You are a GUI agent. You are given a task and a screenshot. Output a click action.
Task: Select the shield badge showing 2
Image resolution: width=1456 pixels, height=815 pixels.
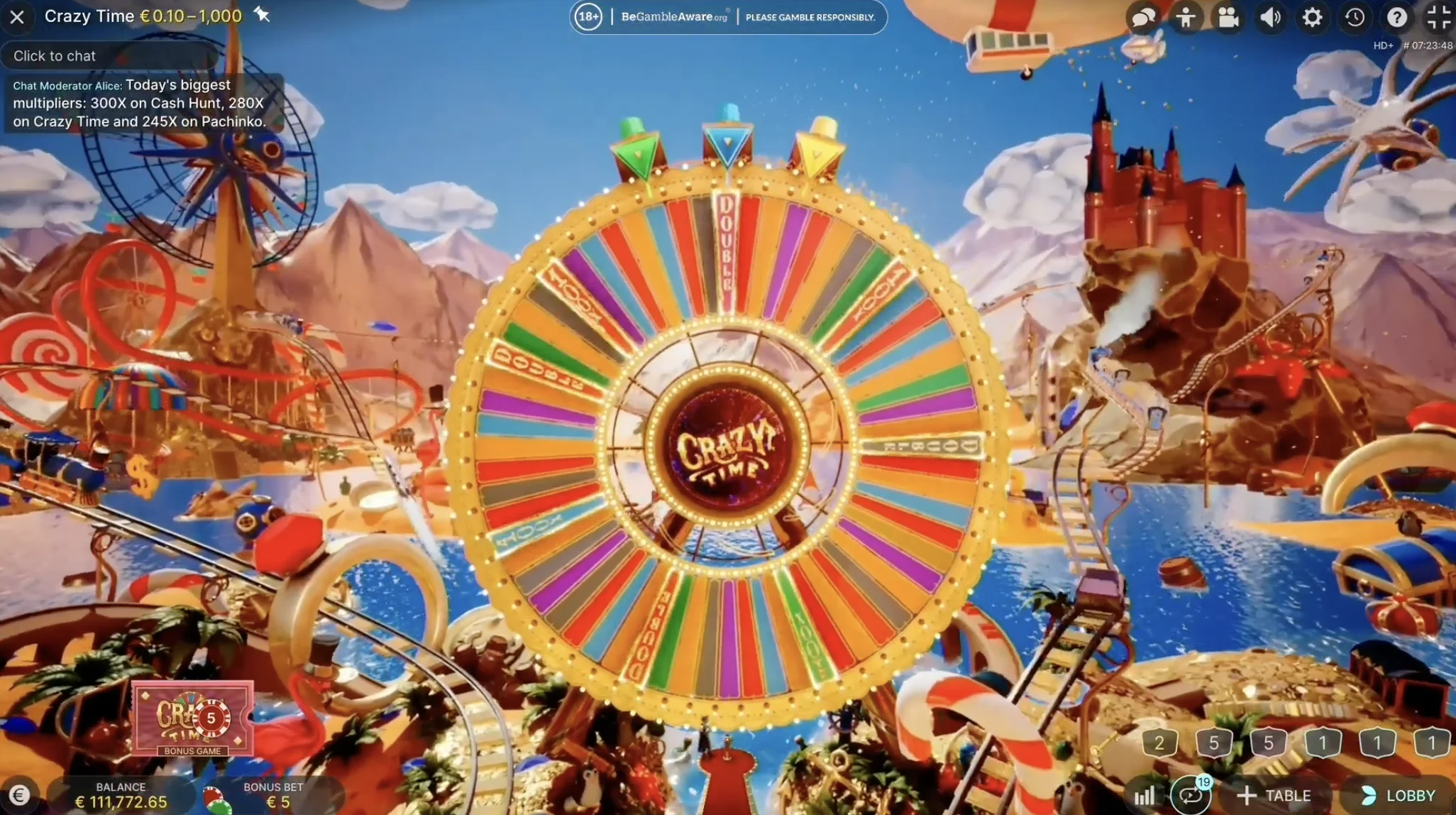[1160, 743]
